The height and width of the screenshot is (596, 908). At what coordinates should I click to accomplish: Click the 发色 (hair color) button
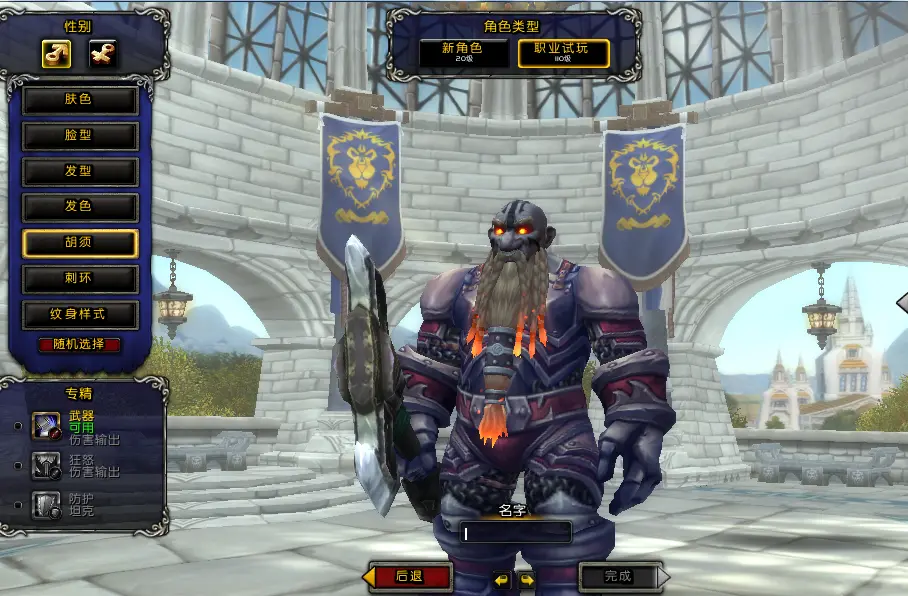(80, 207)
